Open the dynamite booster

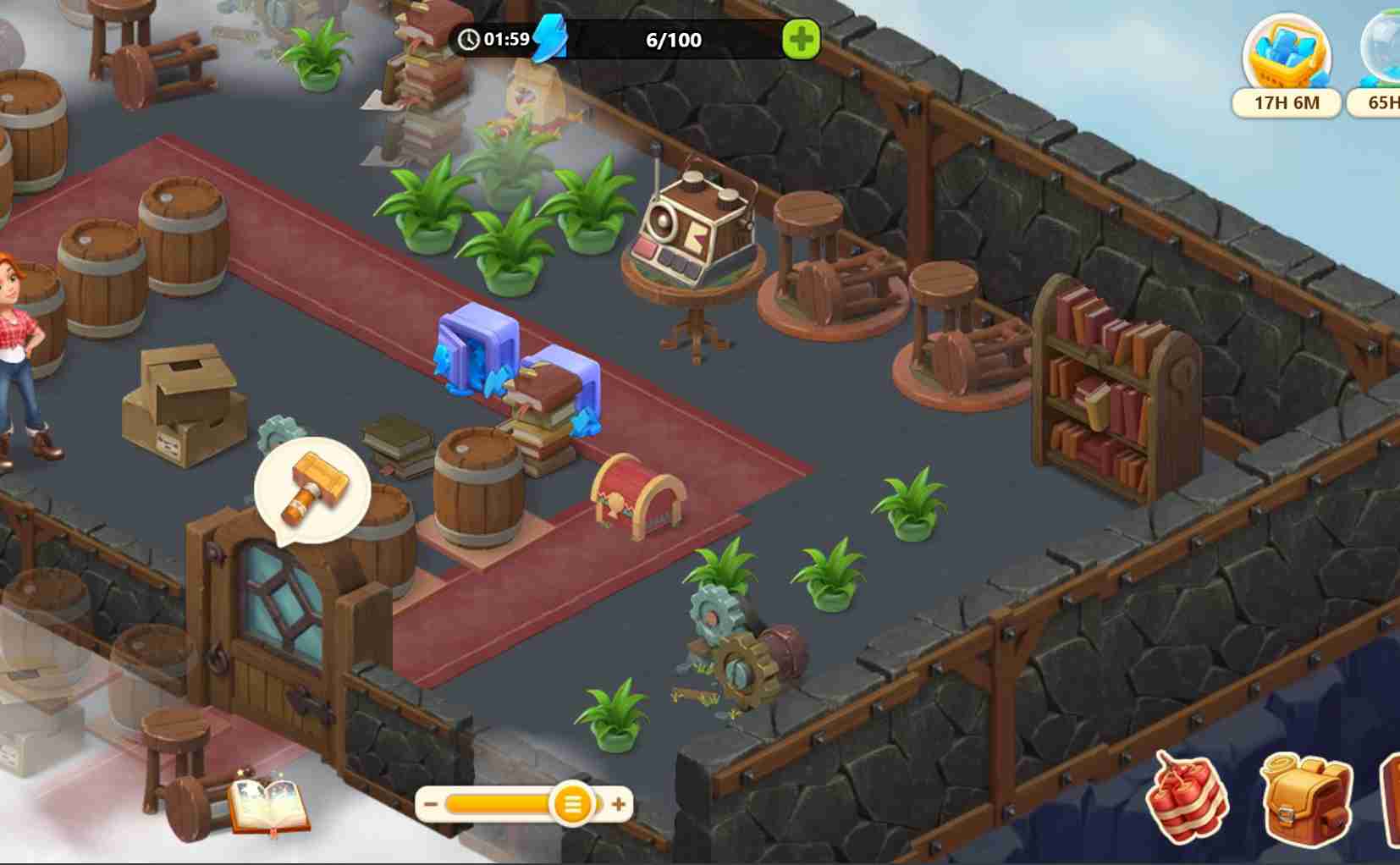point(1187,796)
